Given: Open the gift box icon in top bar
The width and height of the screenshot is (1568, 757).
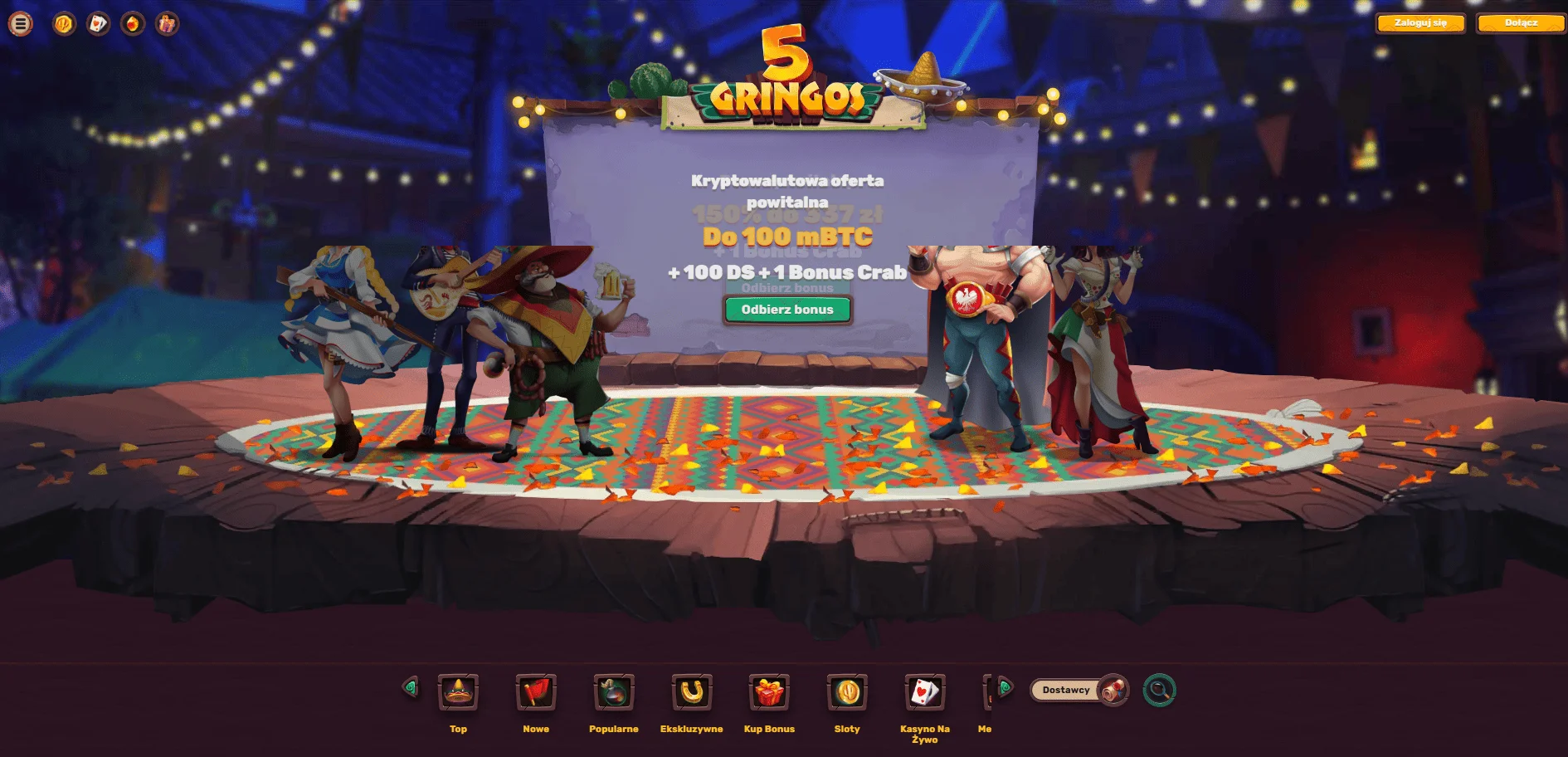Looking at the screenshot, I should tap(168, 23).
